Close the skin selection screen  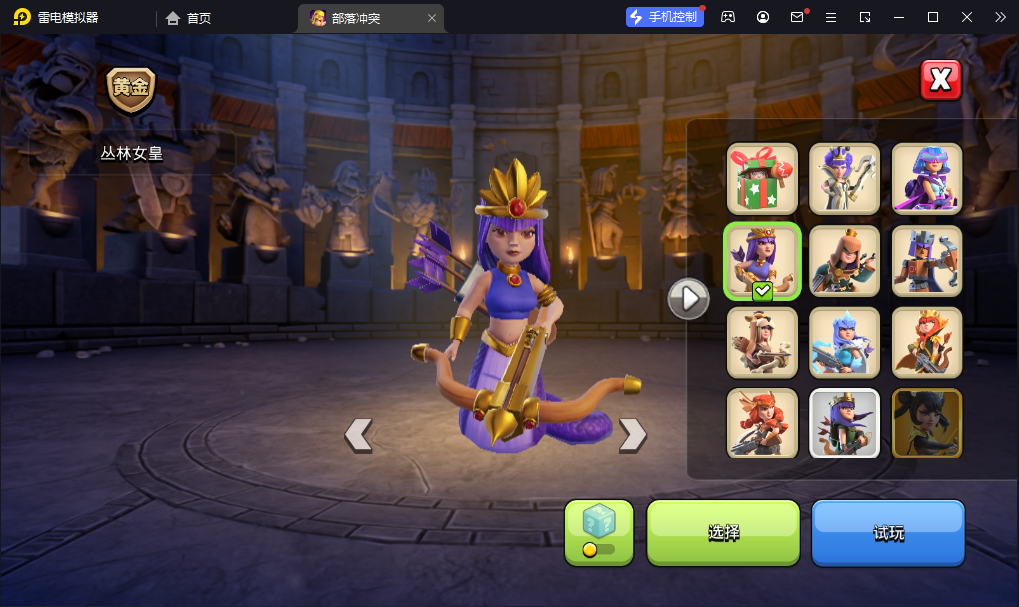tap(940, 81)
